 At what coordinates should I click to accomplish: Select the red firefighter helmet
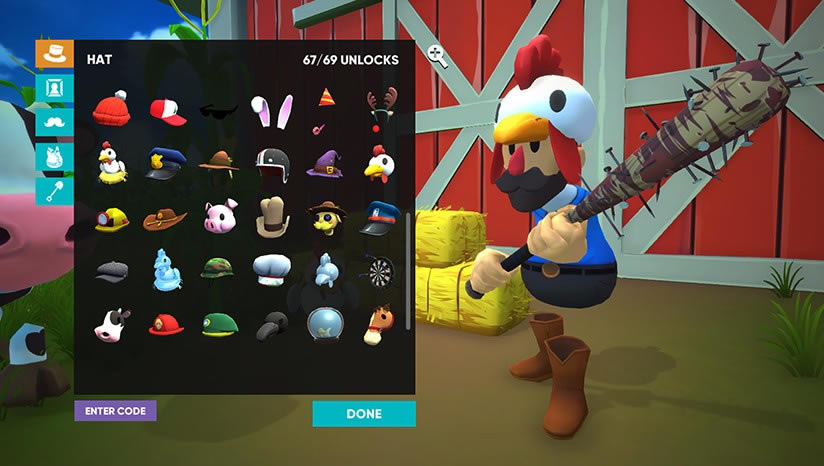click(x=165, y=324)
